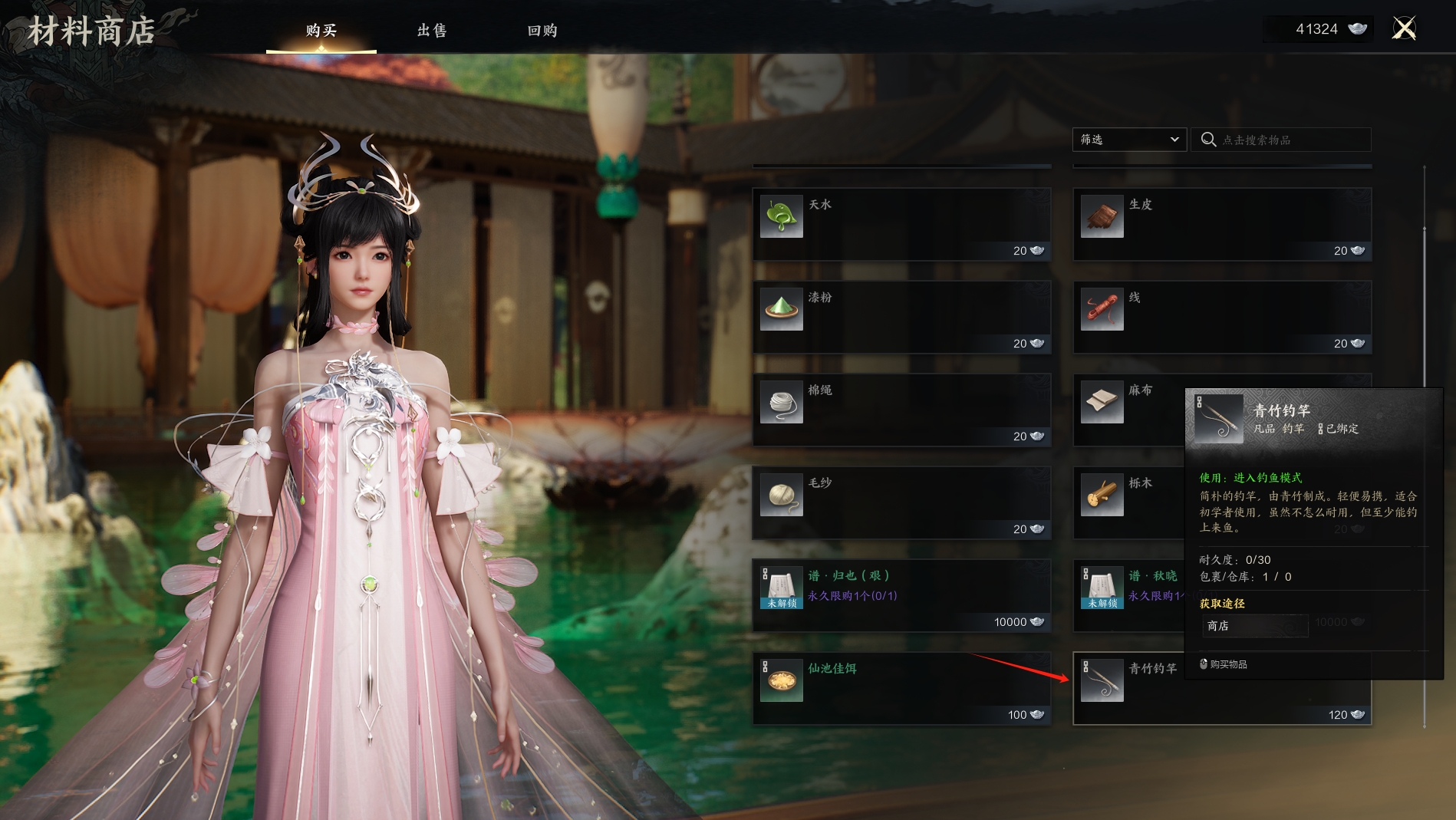The height and width of the screenshot is (820, 1456).
Task: Switch to the 回购 buyback tab
Action: pyautogui.click(x=542, y=31)
